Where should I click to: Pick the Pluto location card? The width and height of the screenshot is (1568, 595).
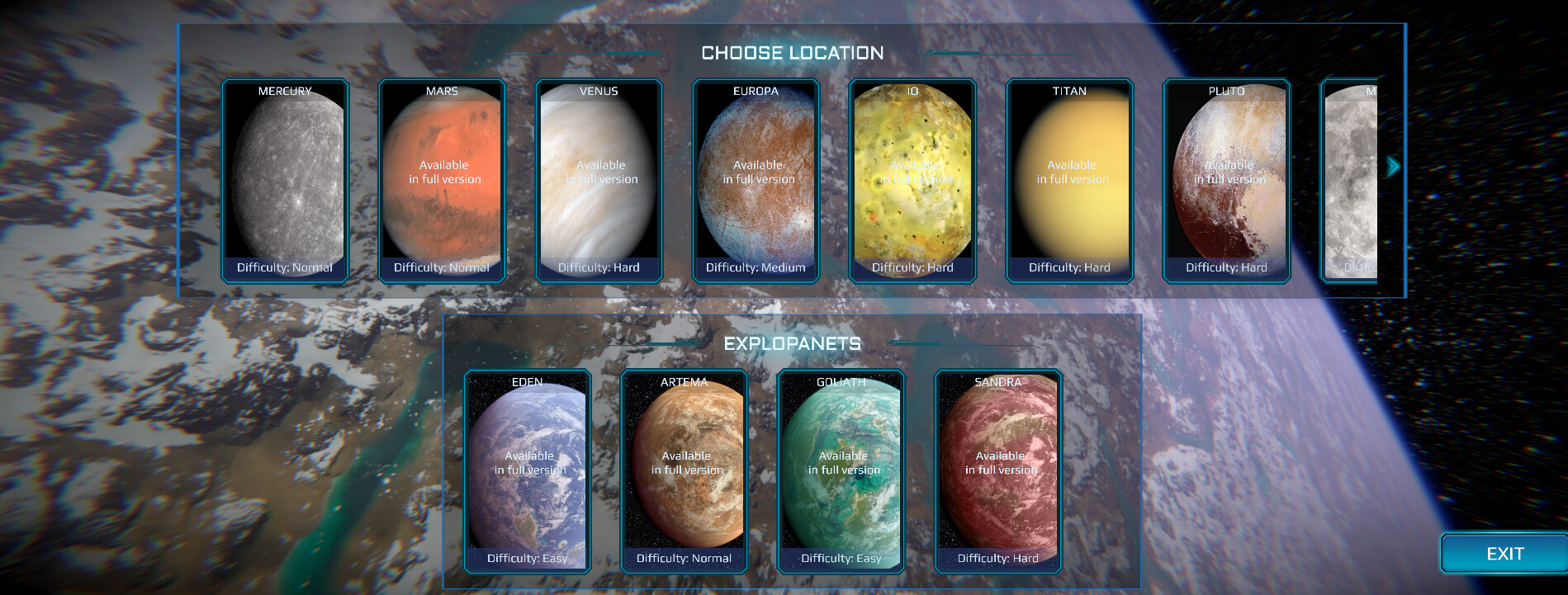(x=1226, y=181)
